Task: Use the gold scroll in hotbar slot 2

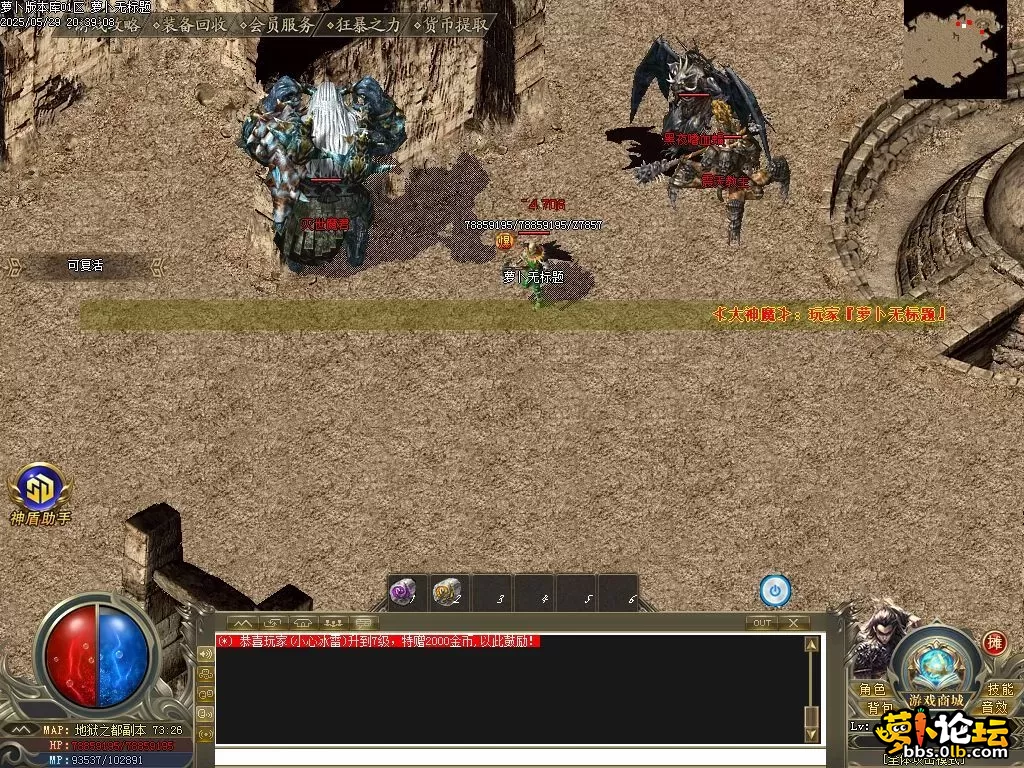Action: point(447,592)
